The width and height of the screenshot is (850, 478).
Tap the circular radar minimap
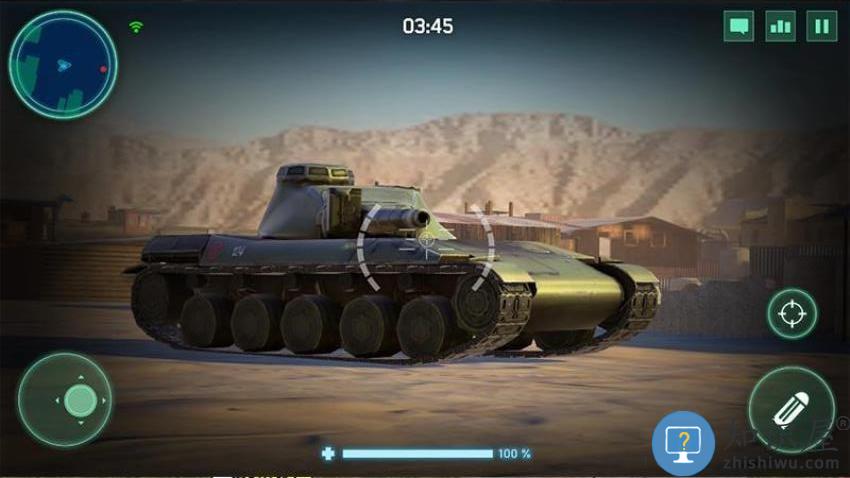63,65
